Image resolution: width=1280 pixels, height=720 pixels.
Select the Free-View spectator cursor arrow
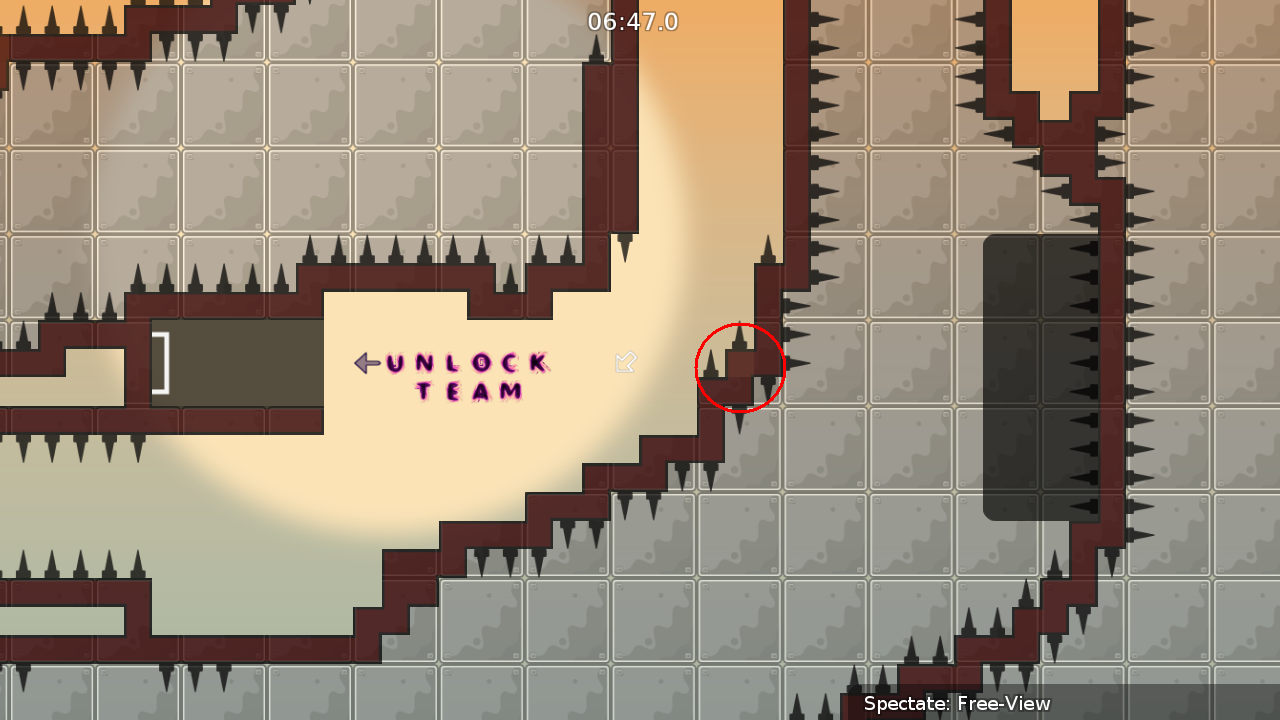pyautogui.click(x=625, y=363)
